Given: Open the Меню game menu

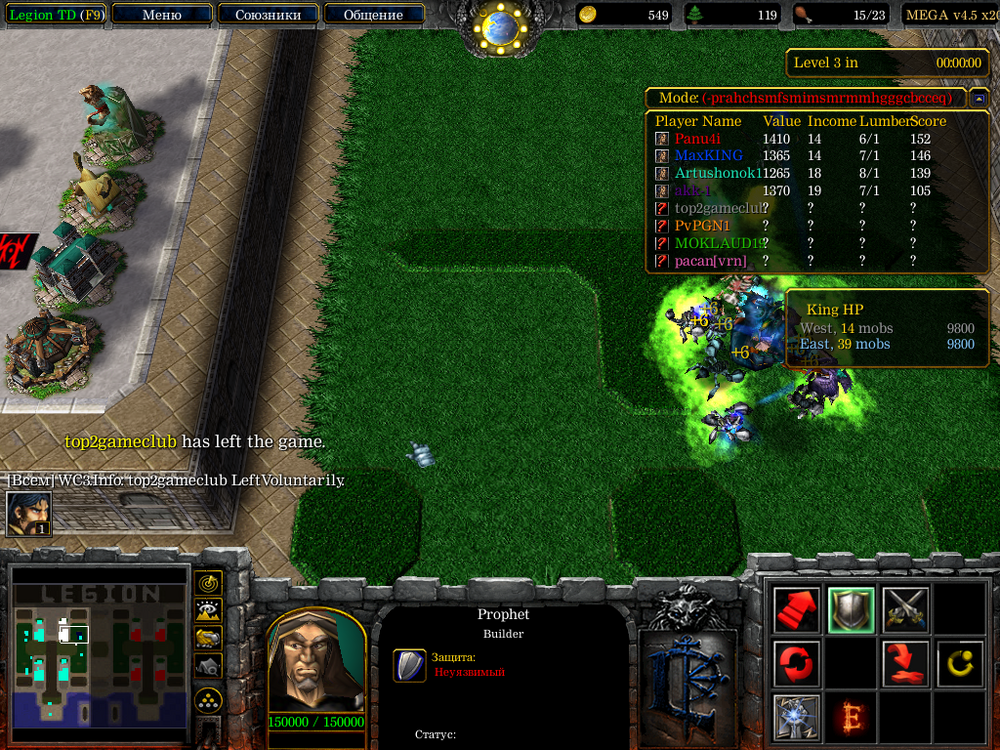Looking at the screenshot, I should click(162, 15).
